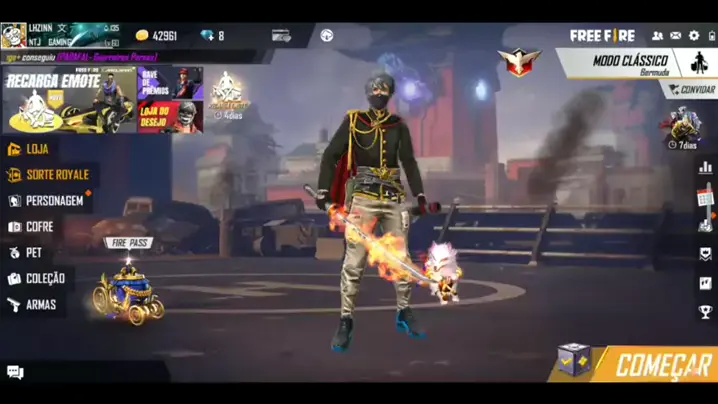Start the match with the Começar button
718x404 pixels.
[664, 365]
